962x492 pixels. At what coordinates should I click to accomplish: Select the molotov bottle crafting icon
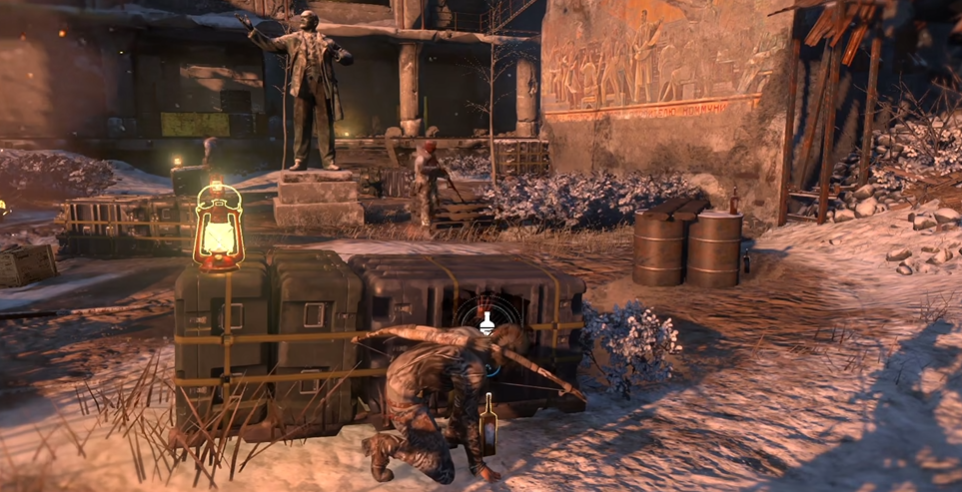pyautogui.click(x=487, y=322)
